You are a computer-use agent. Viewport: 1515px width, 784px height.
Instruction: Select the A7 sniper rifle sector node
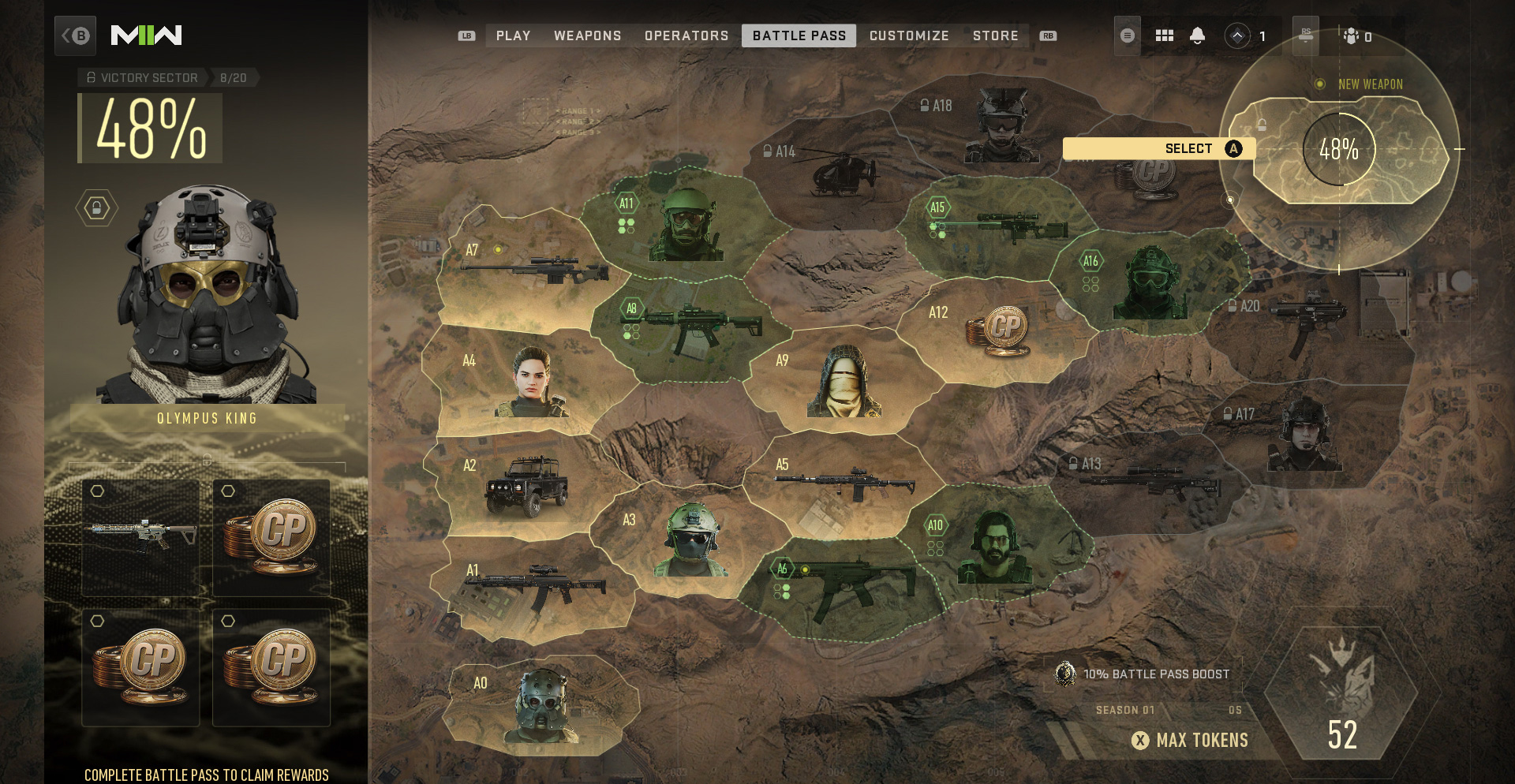(x=537, y=268)
